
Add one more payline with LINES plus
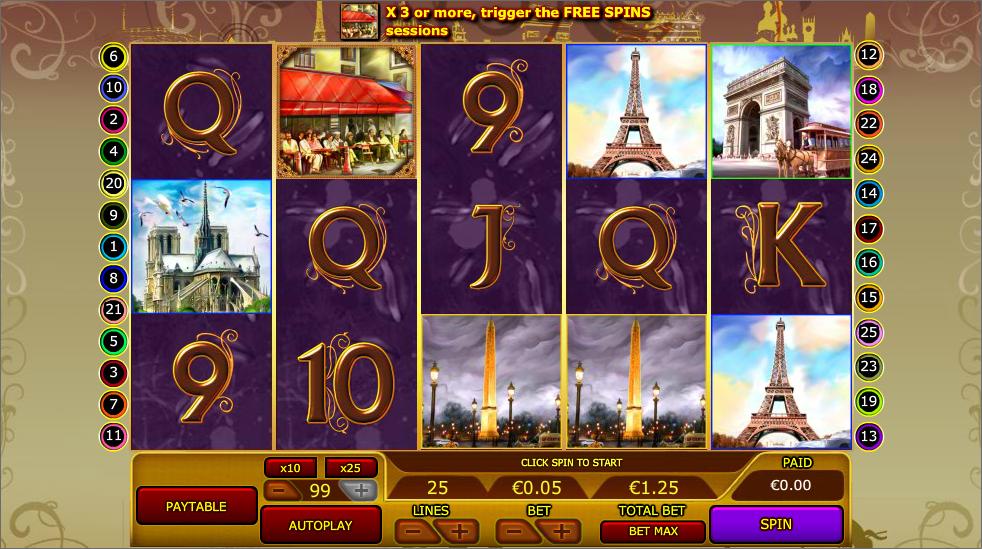click(x=459, y=532)
